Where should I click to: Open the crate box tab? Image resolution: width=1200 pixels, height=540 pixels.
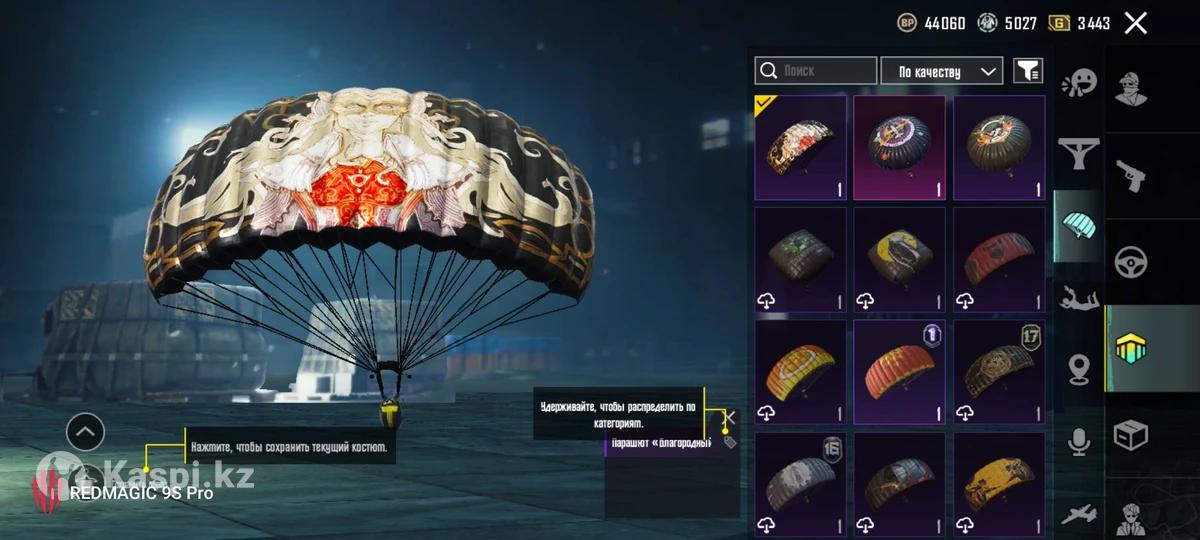tap(1131, 436)
